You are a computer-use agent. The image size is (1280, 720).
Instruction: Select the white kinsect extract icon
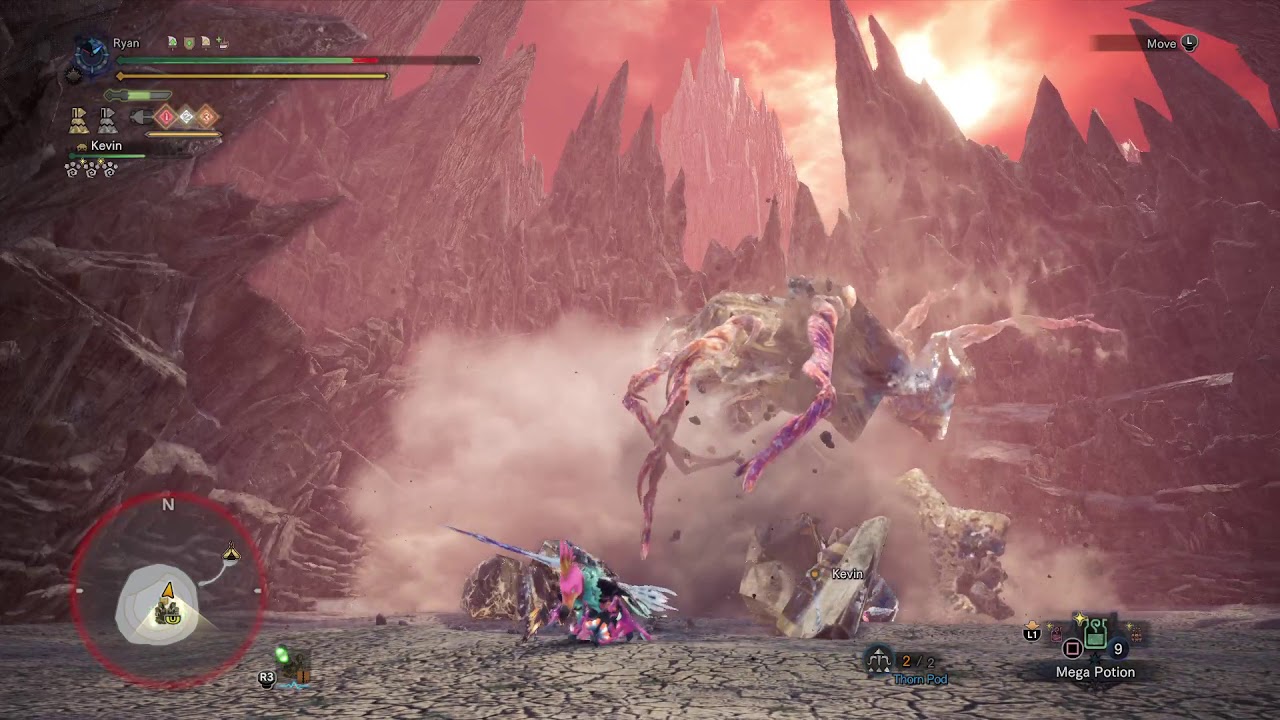click(x=186, y=117)
